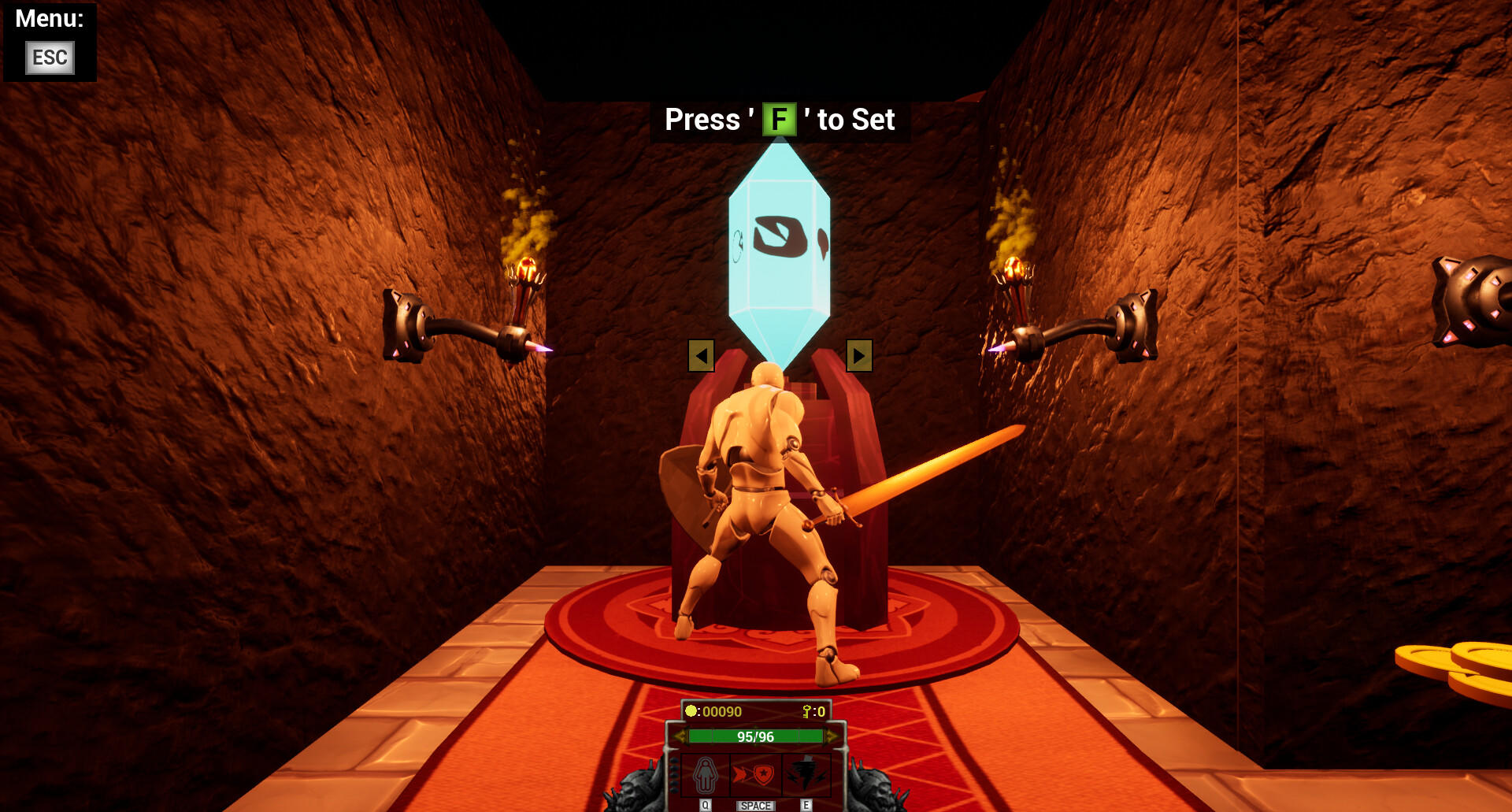The height and width of the screenshot is (812, 1512).
Task: Click the Menu heading text
Action: tap(49, 20)
